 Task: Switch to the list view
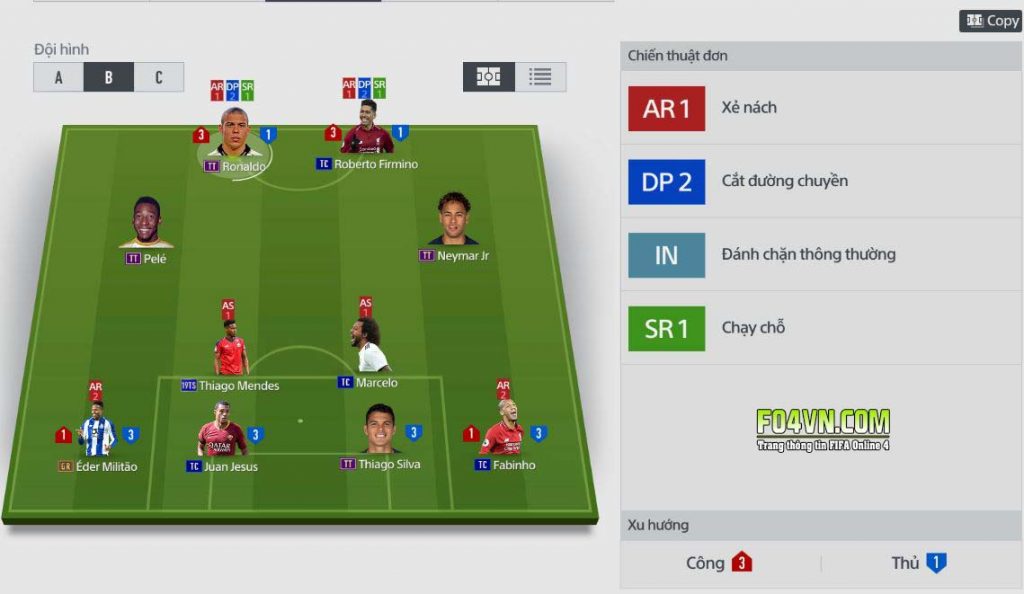541,77
